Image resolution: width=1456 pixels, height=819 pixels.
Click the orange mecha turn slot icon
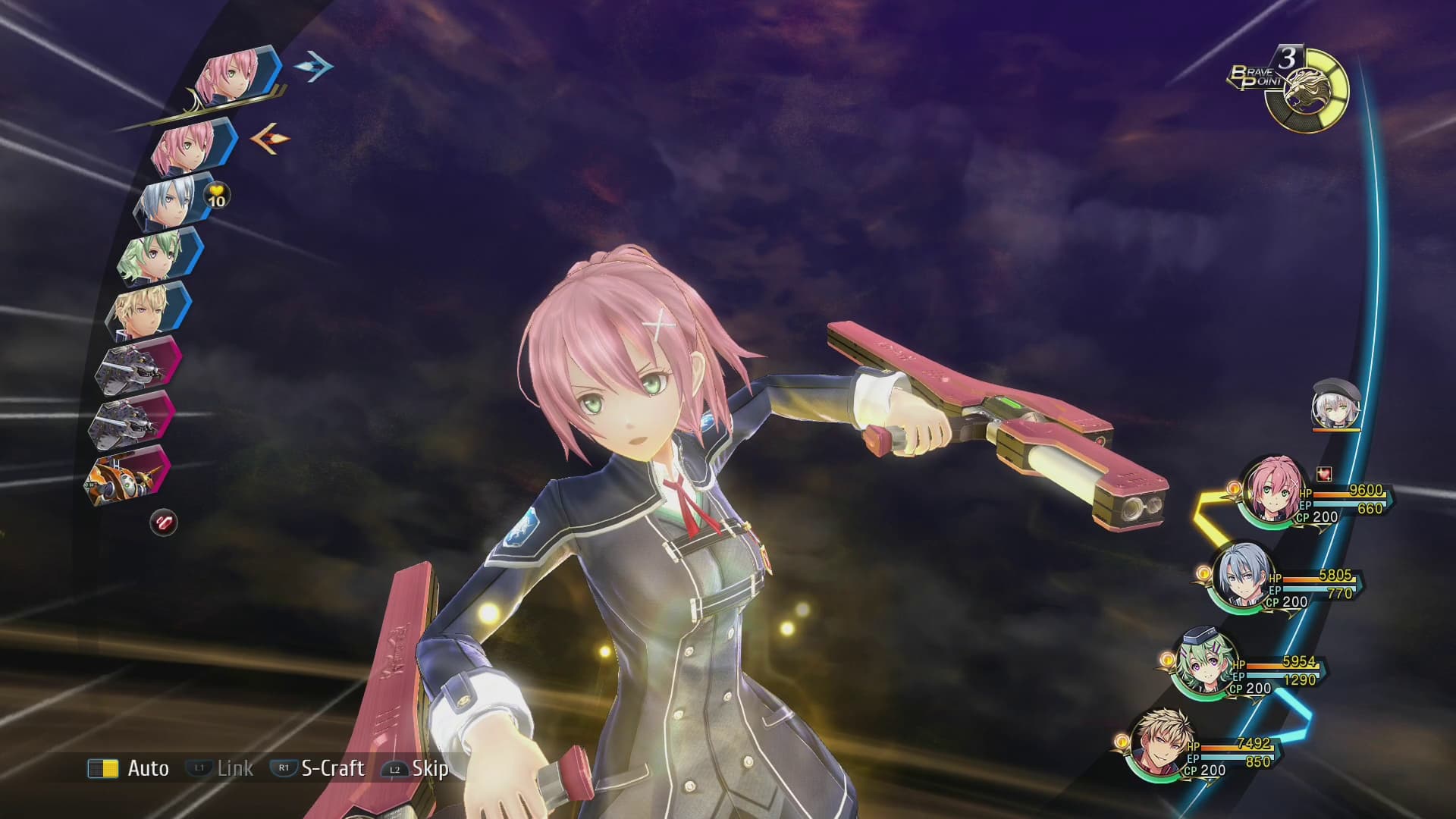(x=125, y=476)
